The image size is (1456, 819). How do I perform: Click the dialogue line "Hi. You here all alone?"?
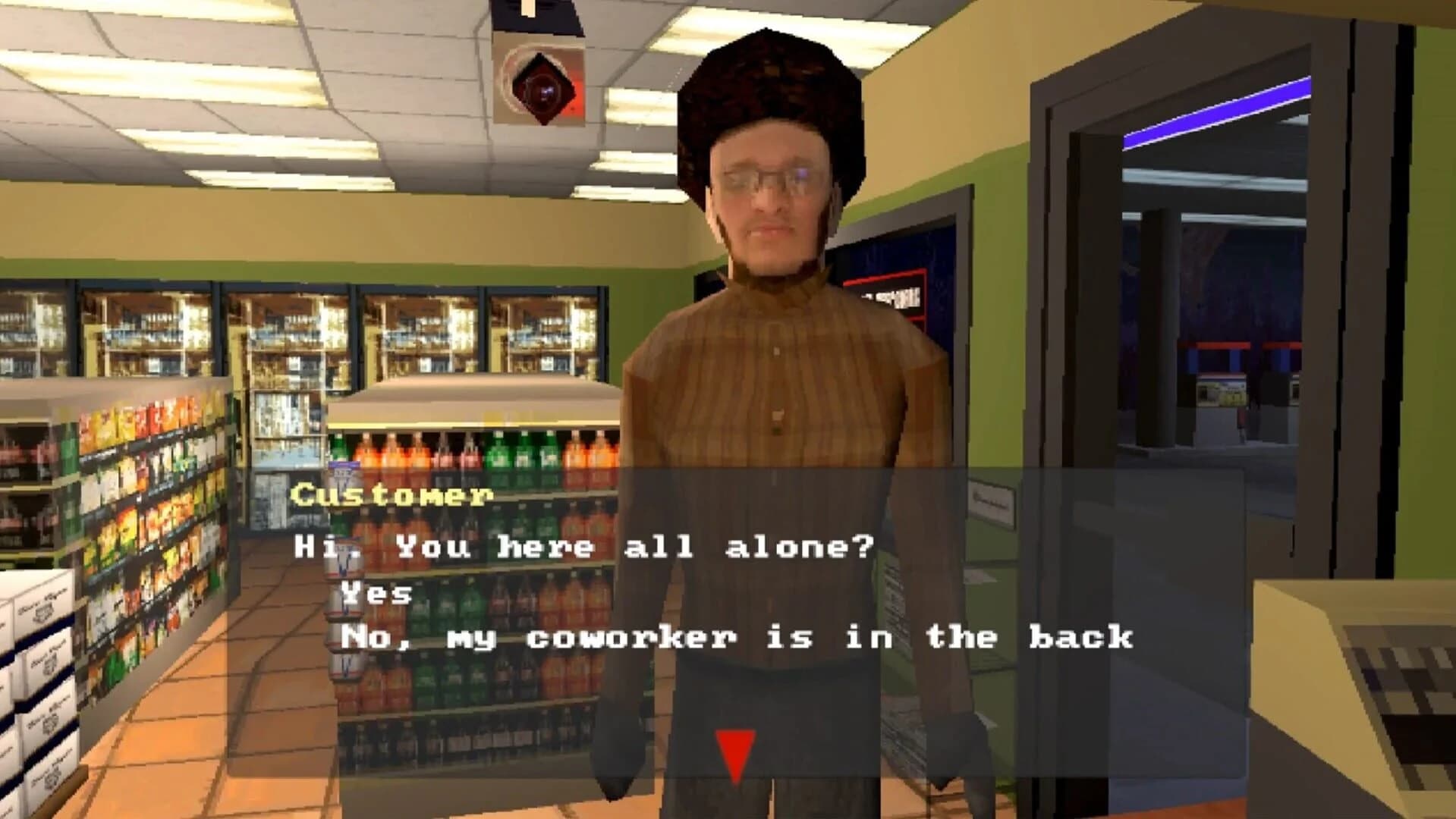pyautogui.click(x=584, y=544)
